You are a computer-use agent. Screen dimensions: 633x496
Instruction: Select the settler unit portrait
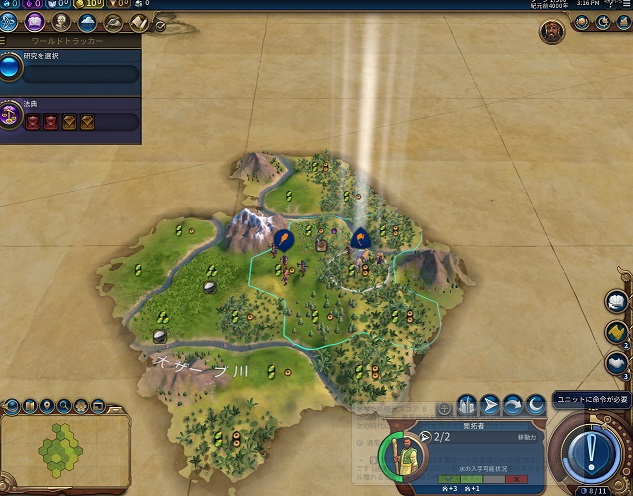click(x=403, y=456)
